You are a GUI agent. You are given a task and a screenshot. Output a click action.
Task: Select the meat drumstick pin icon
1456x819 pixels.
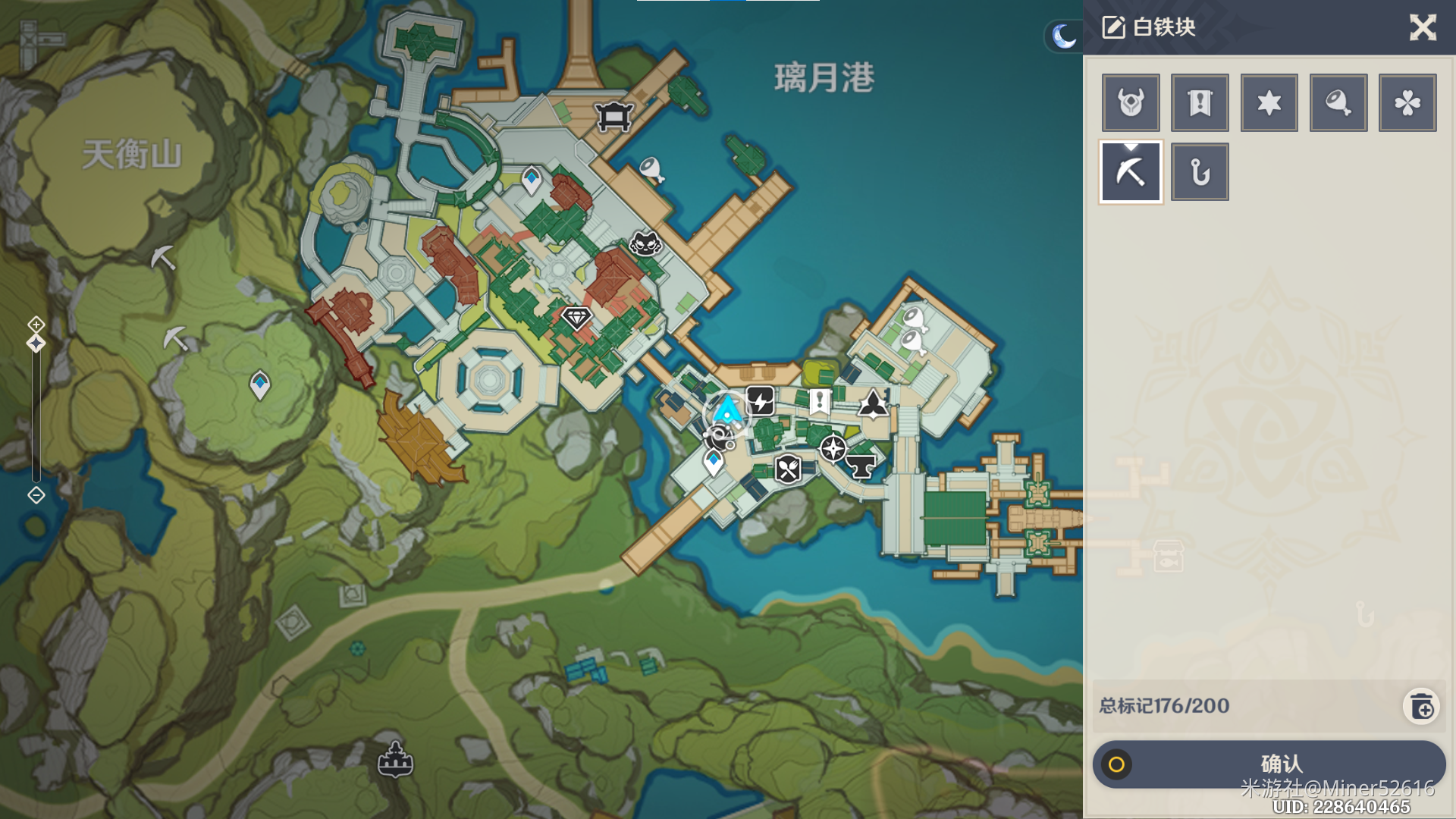(x=1338, y=103)
